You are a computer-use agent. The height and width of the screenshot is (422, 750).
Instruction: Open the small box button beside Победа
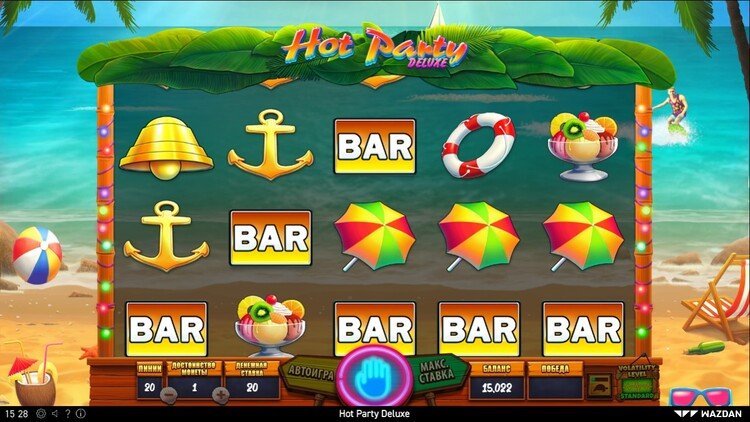600,386
